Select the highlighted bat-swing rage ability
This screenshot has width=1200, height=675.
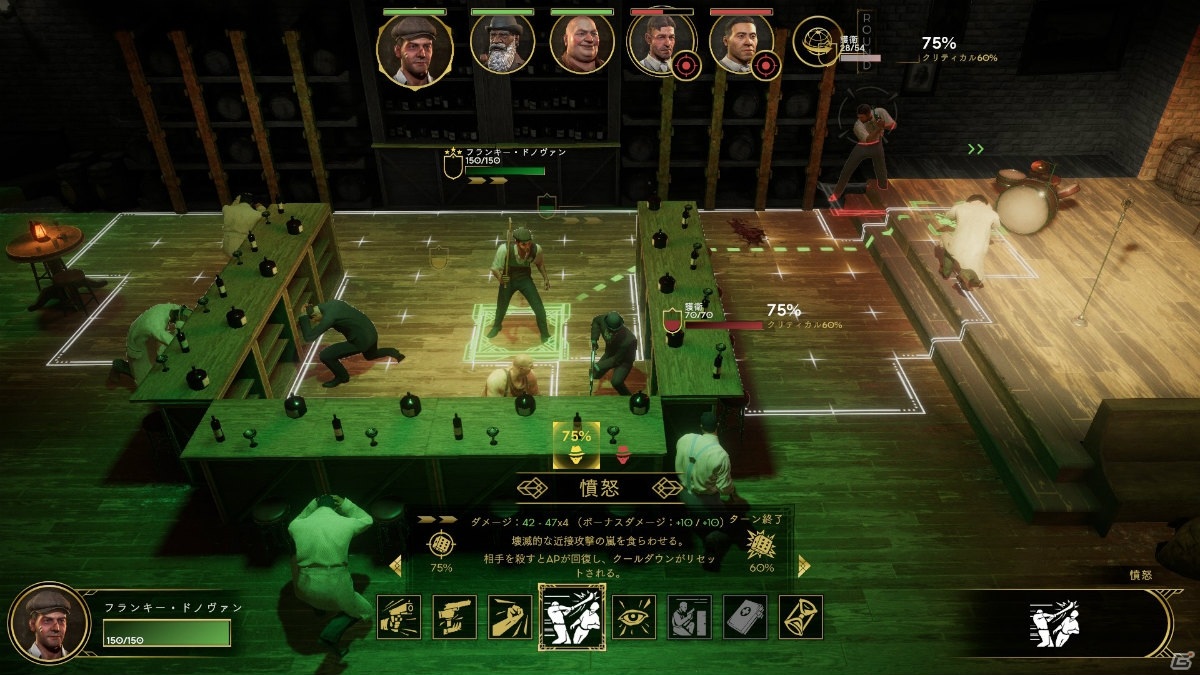pos(571,617)
